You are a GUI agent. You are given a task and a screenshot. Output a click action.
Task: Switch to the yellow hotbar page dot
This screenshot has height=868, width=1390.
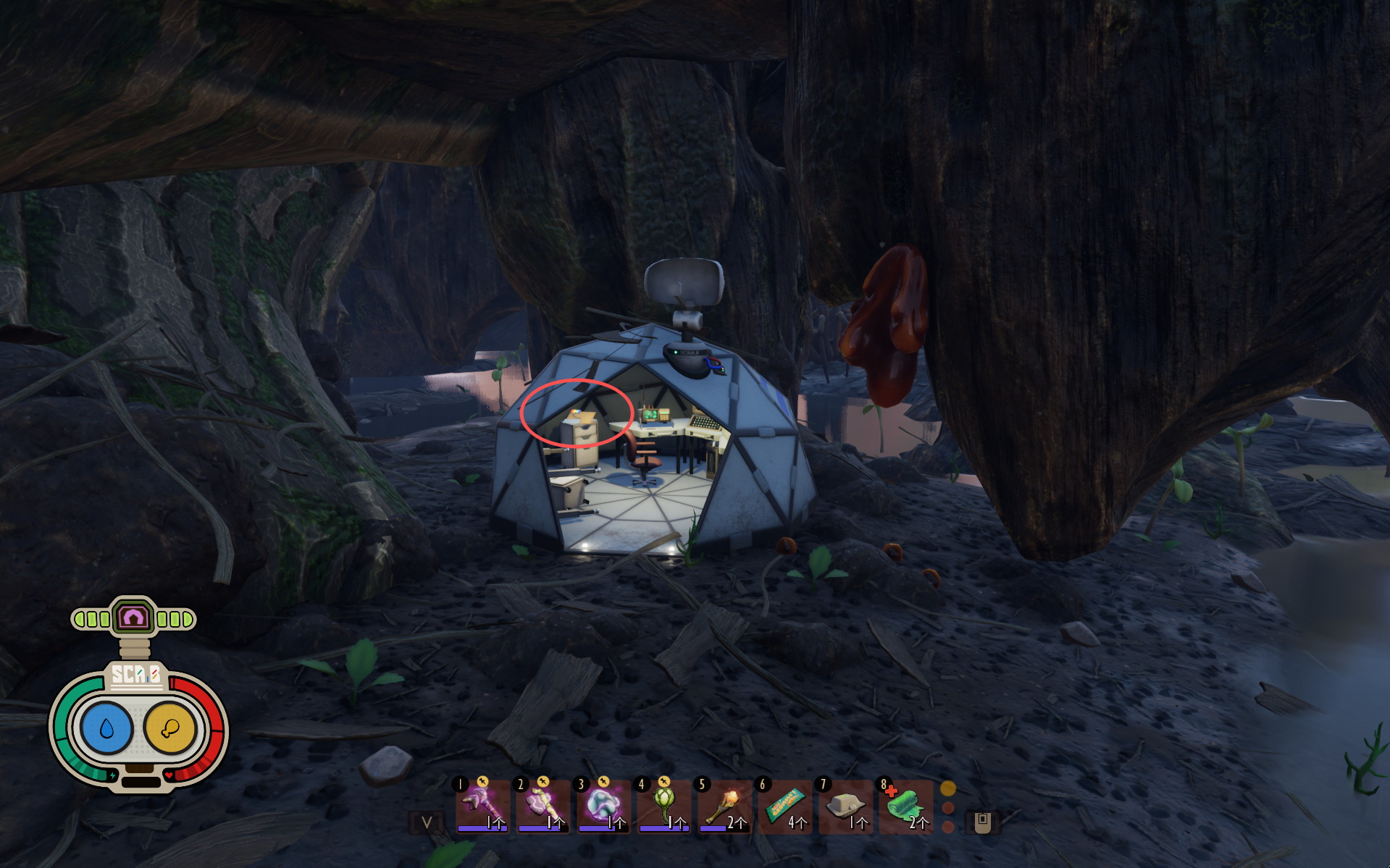coord(947,788)
